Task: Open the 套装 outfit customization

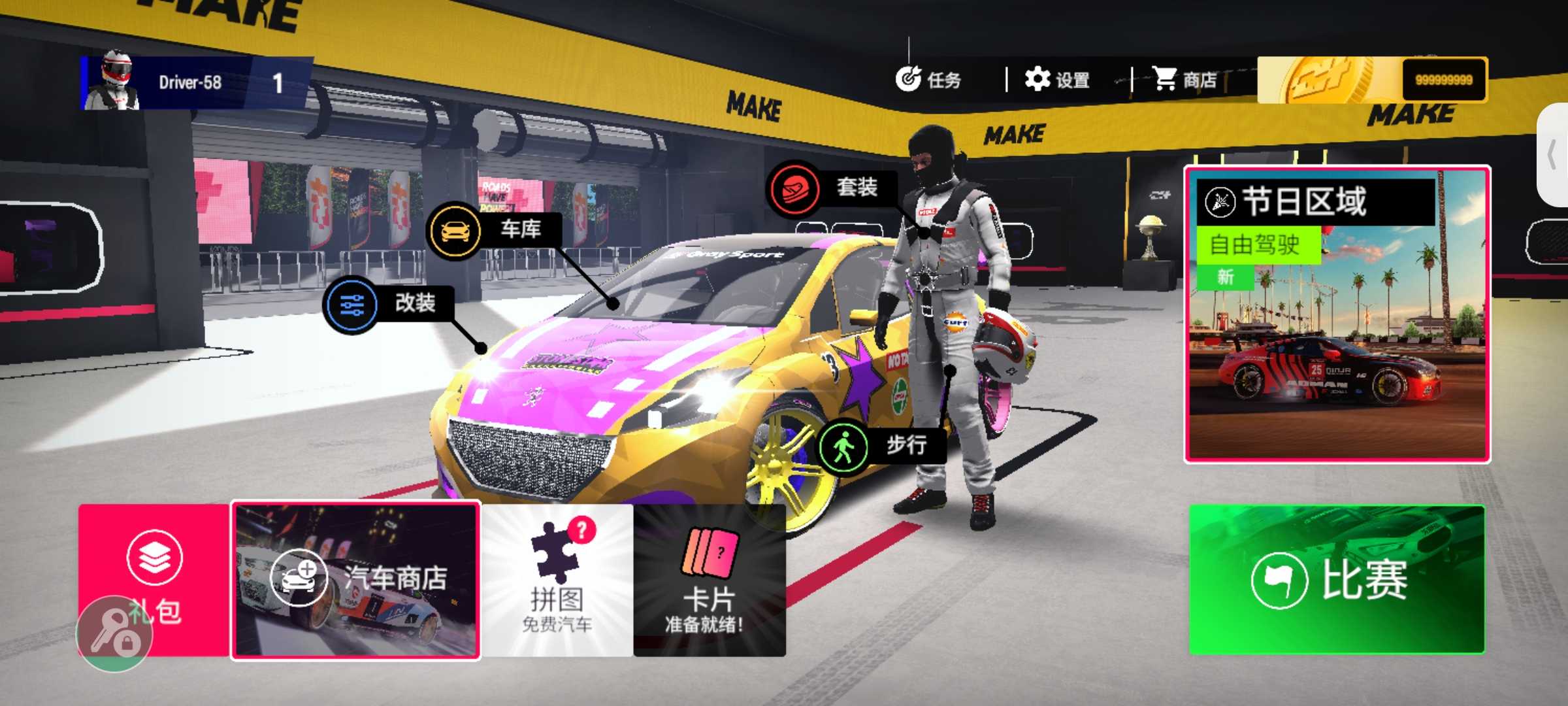Action: point(831,188)
